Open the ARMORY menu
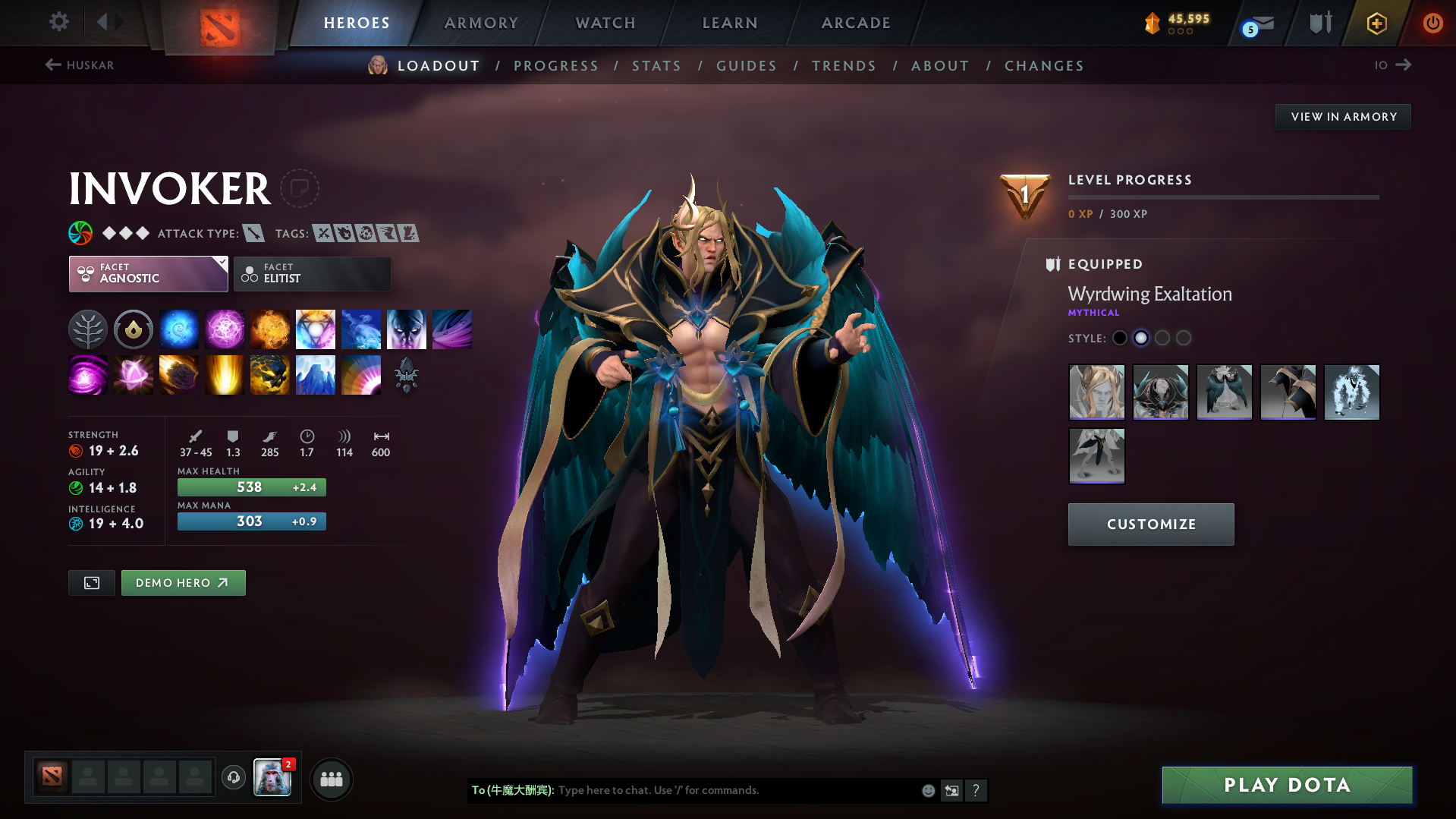The image size is (1456, 819). [481, 23]
